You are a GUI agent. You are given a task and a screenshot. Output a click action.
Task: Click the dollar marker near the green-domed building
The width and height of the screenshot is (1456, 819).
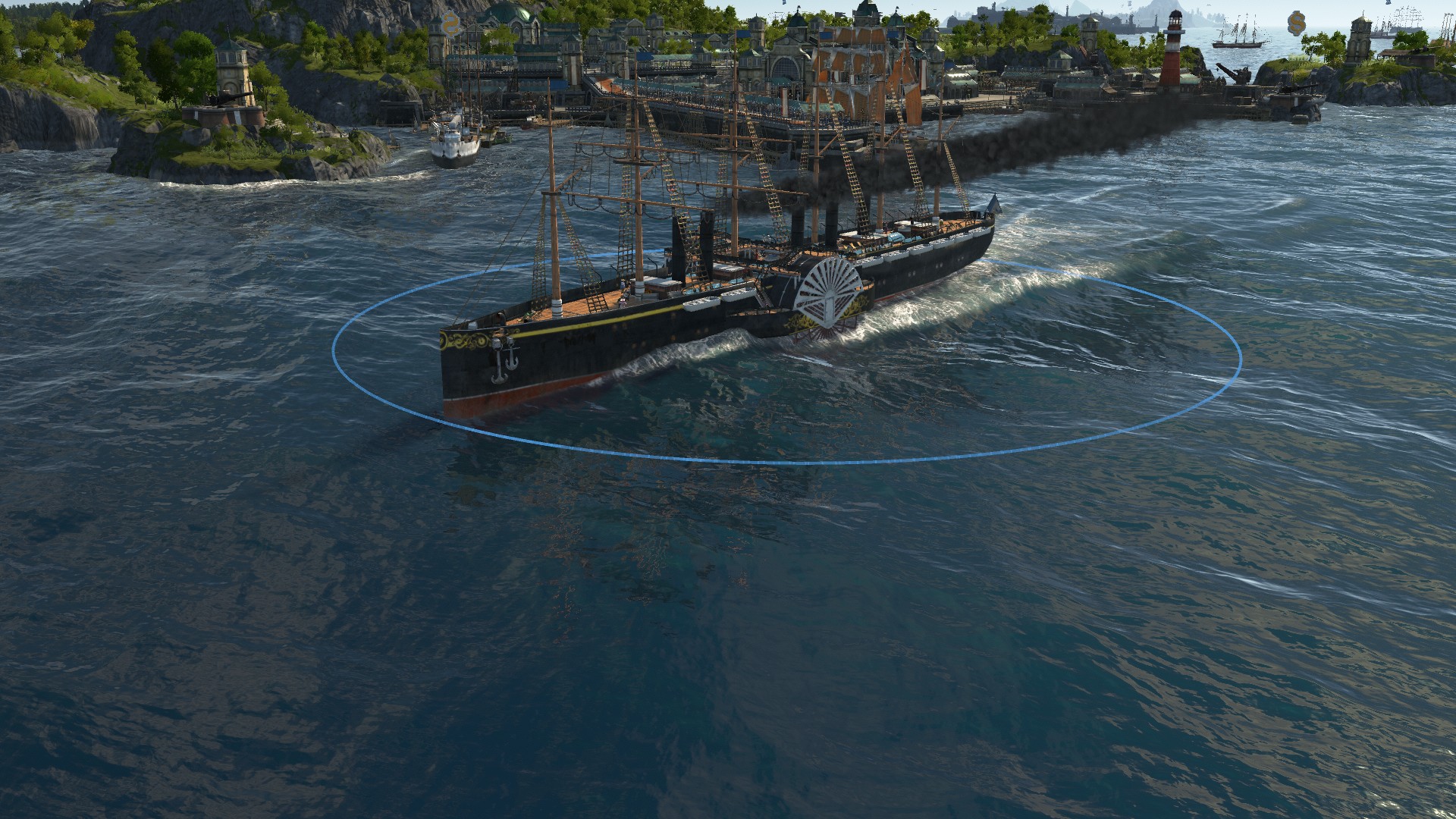point(451,24)
